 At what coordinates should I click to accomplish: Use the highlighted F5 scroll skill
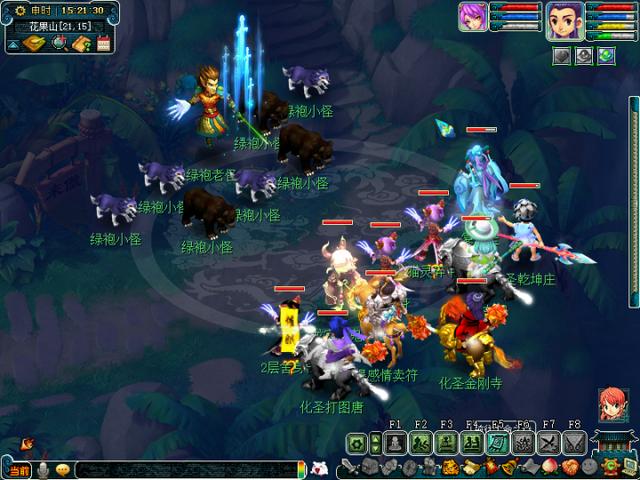click(x=497, y=442)
